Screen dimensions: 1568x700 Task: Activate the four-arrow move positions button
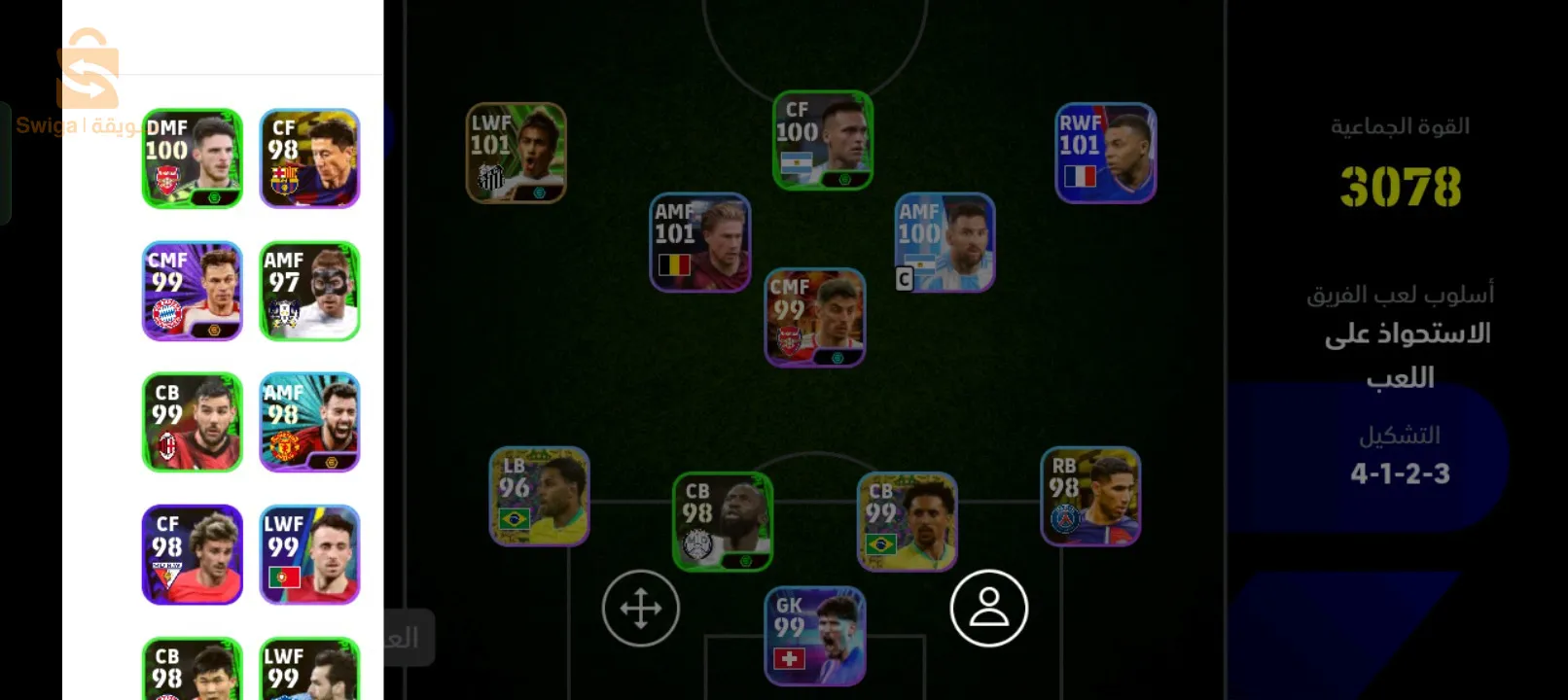[x=640, y=609]
